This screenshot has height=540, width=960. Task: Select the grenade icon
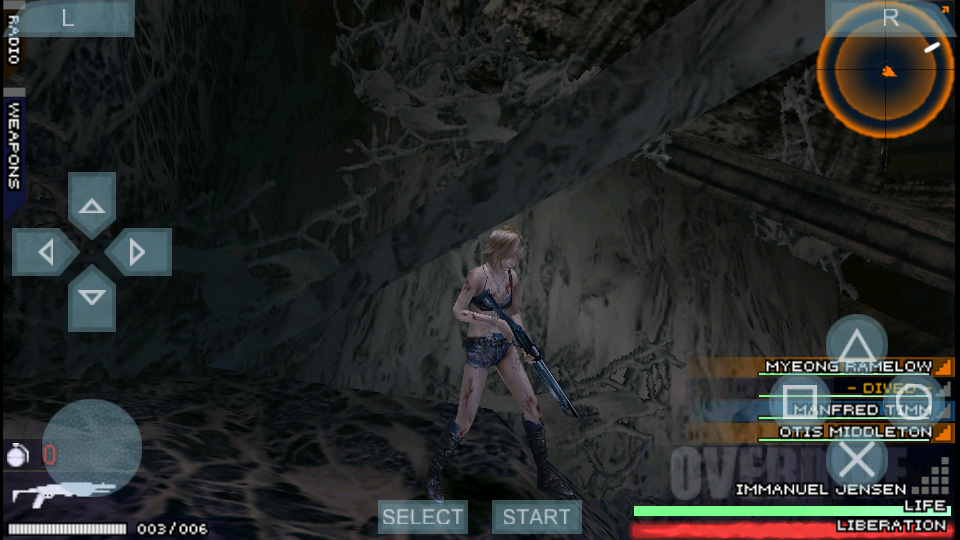16,453
